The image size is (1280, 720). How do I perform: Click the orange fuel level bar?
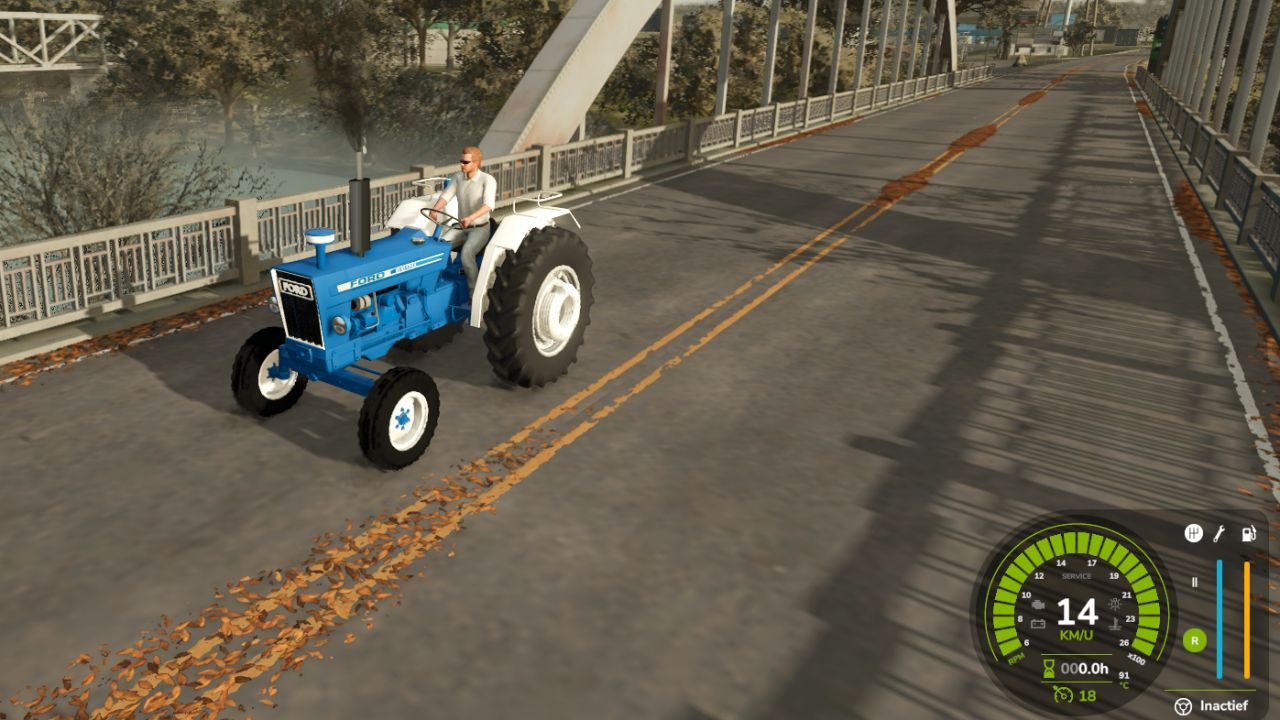[1246, 617]
